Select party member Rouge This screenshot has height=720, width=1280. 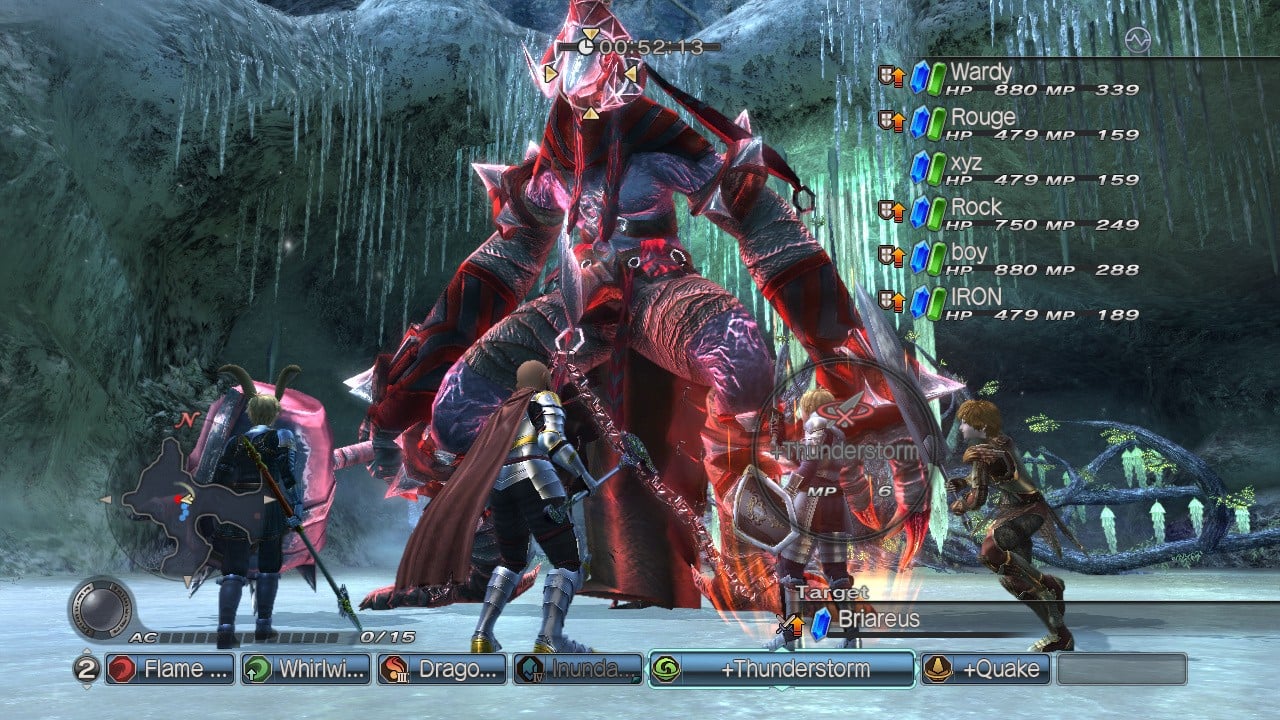click(983, 118)
